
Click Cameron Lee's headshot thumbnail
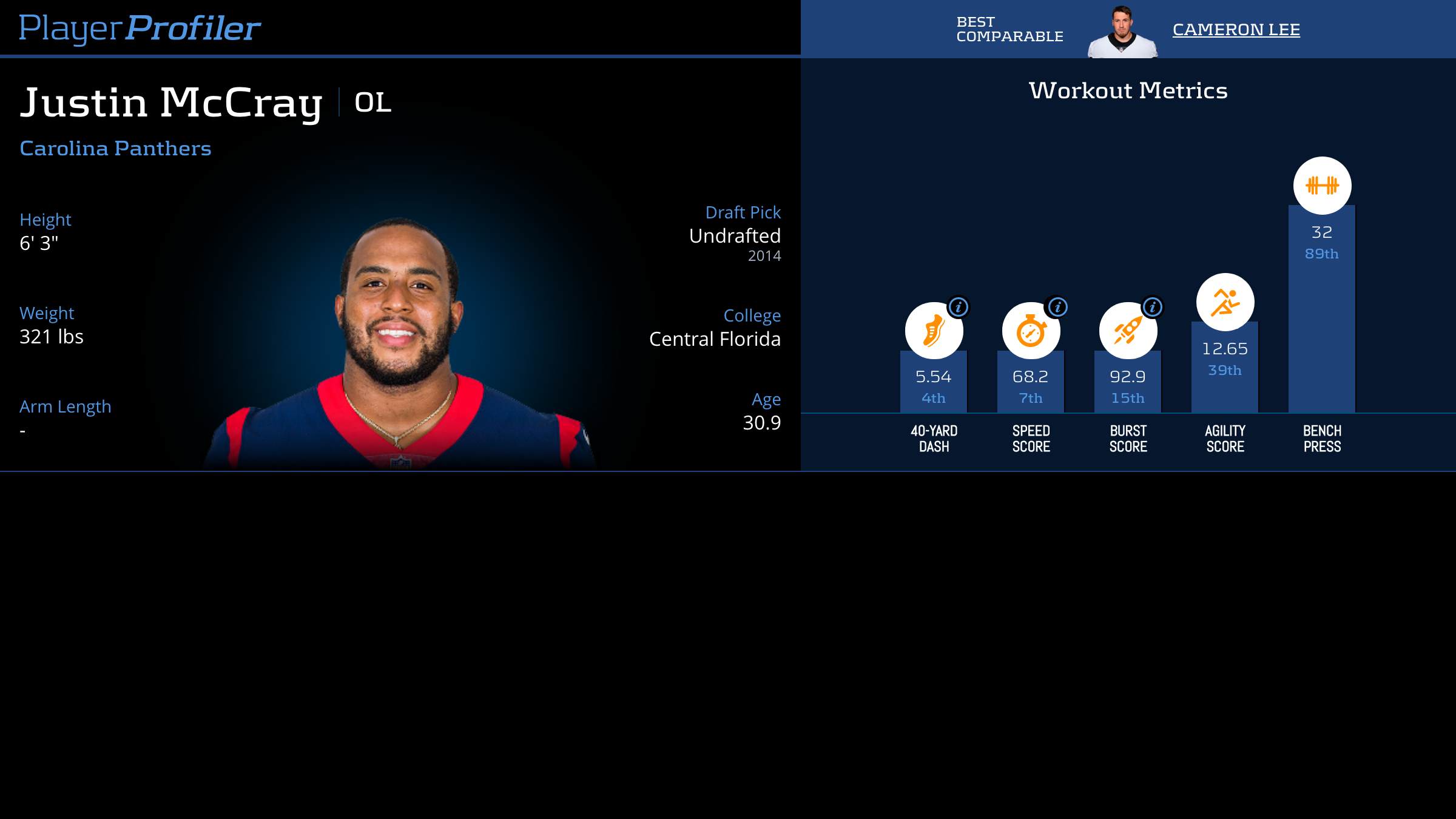1122,32
